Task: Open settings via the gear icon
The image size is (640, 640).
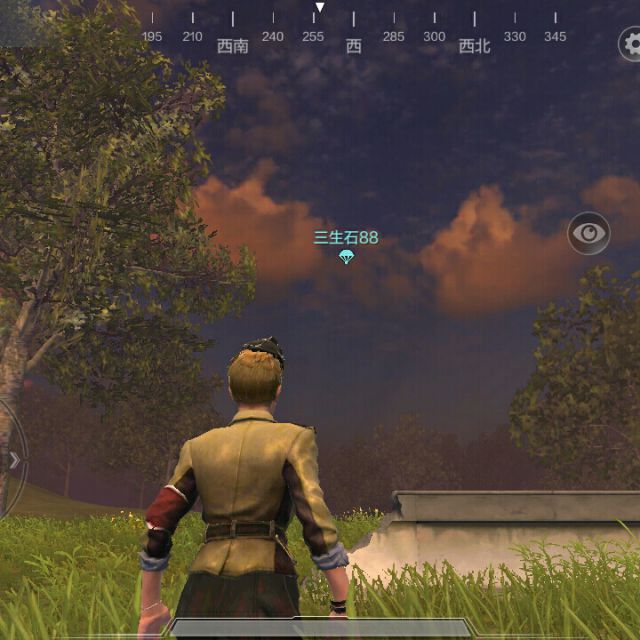Action: coord(632,44)
